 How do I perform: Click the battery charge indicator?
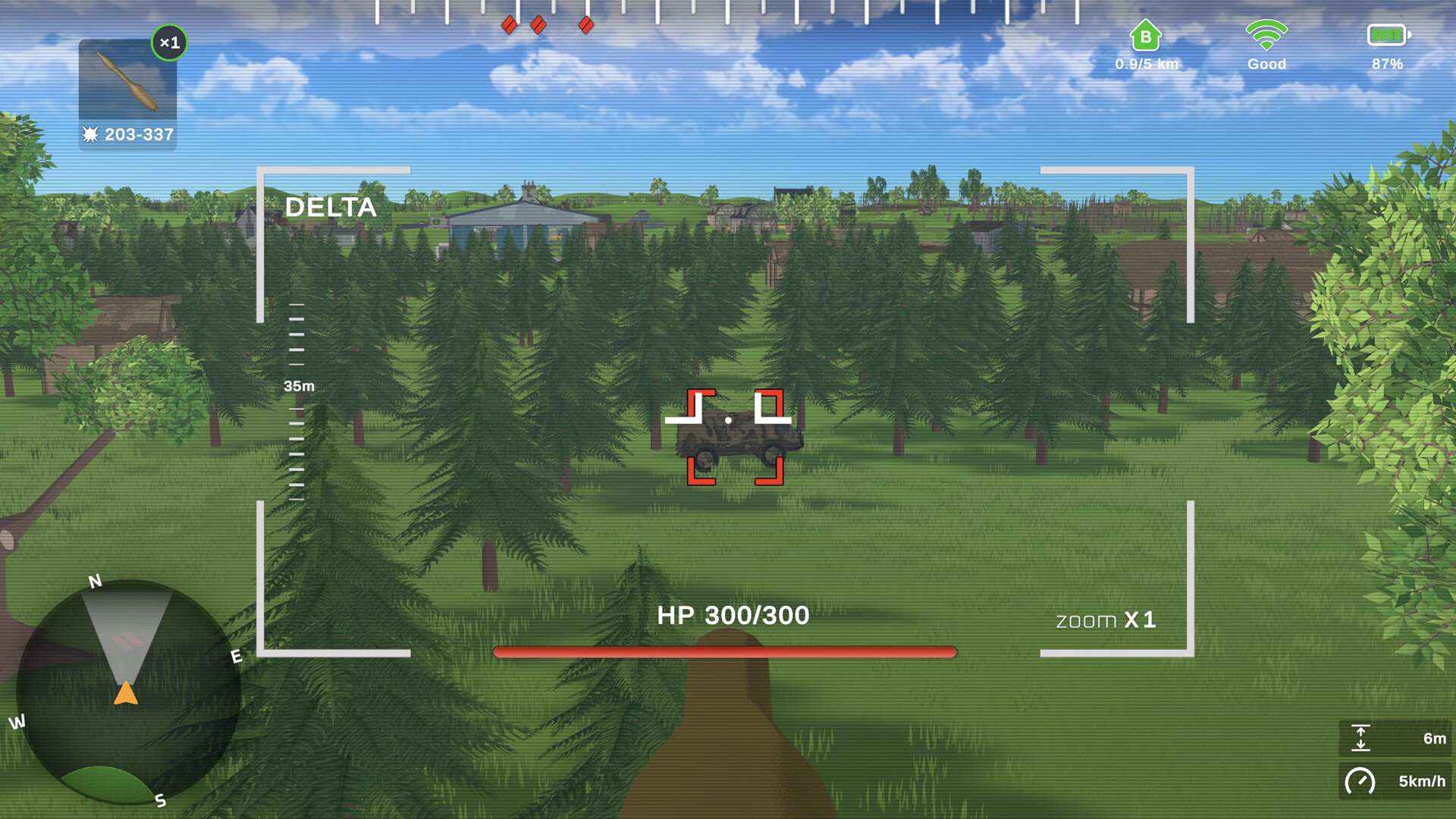pyautogui.click(x=1386, y=34)
